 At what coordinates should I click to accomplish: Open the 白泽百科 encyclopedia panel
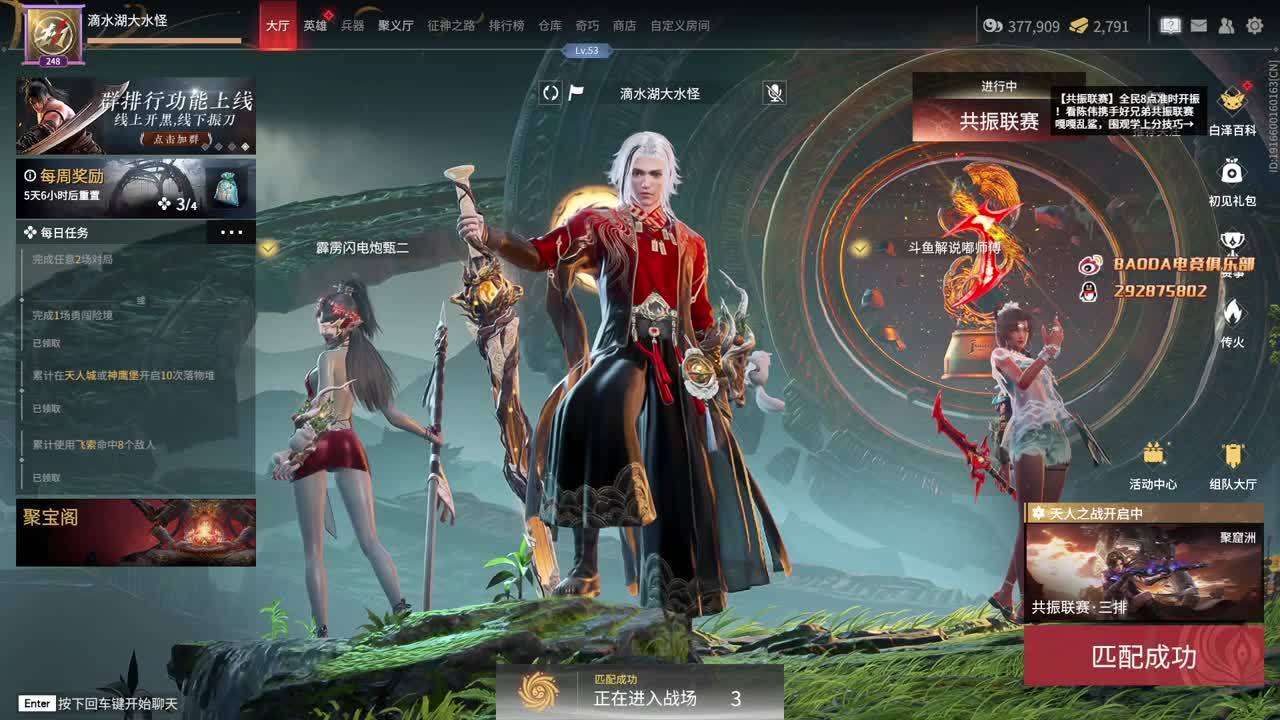pos(1232,100)
